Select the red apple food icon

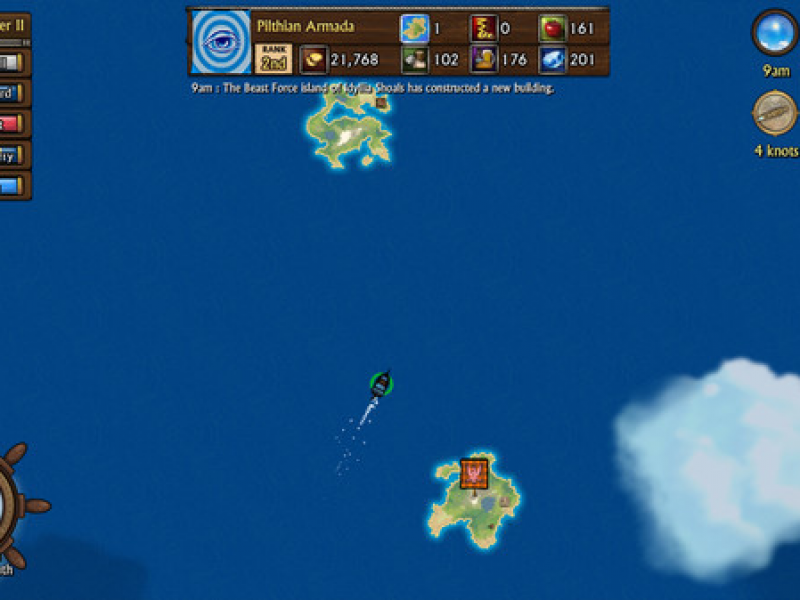(x=552, y=28)
